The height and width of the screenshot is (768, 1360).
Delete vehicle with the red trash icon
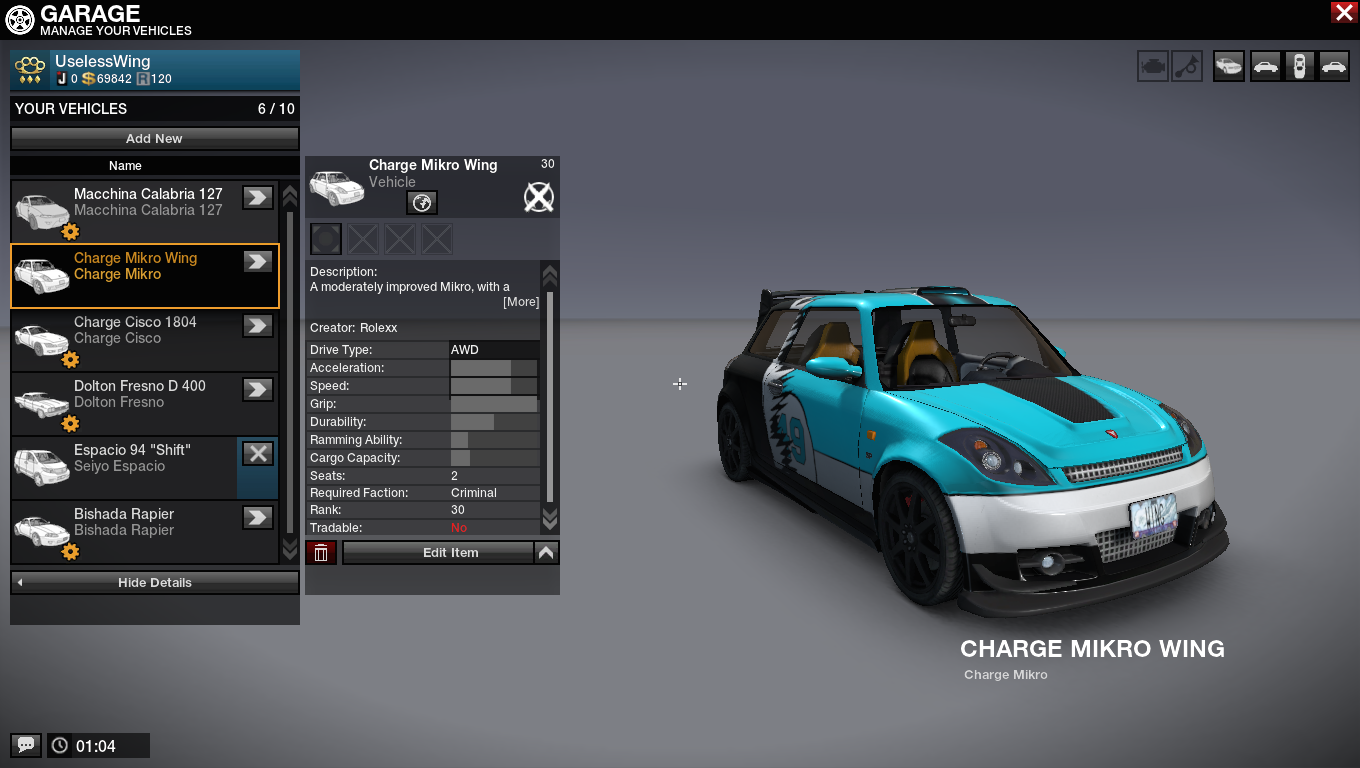321,553
